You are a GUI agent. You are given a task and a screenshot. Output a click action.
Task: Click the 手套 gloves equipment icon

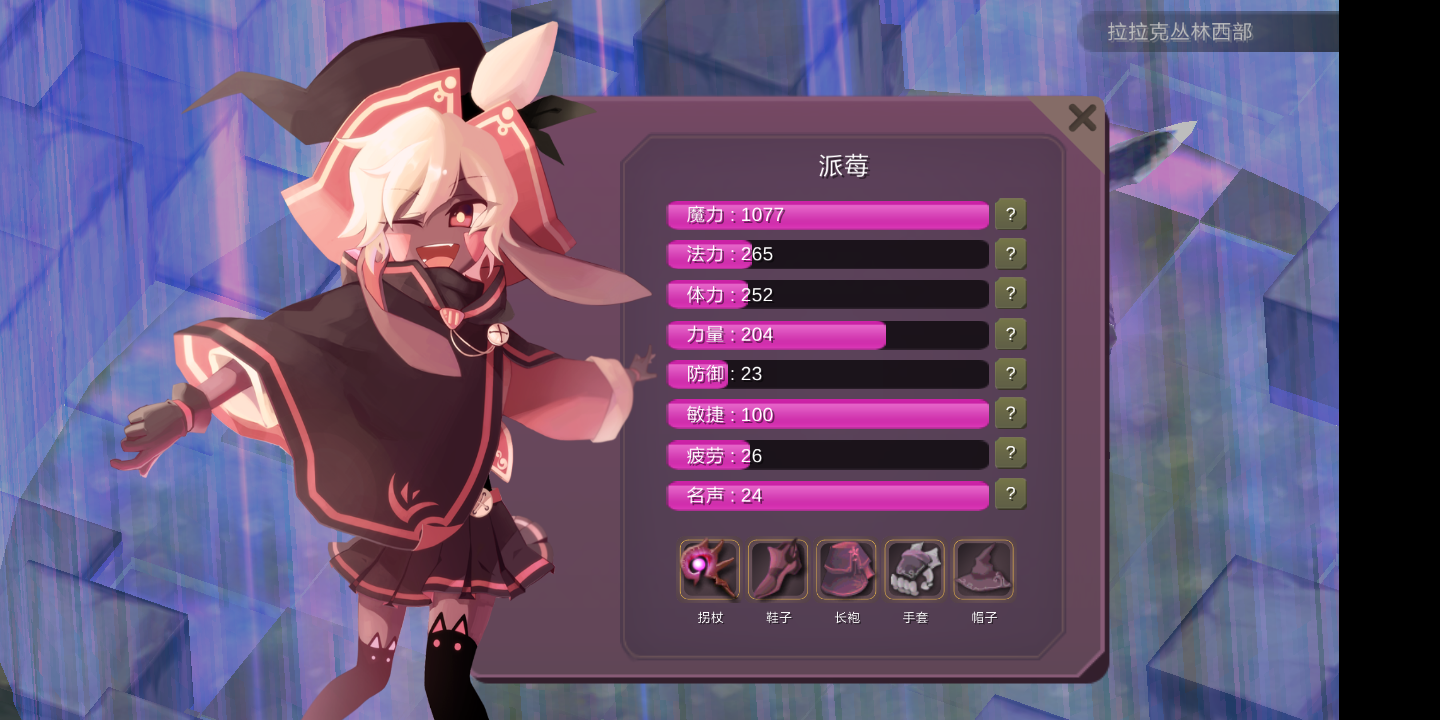[914, 568]
